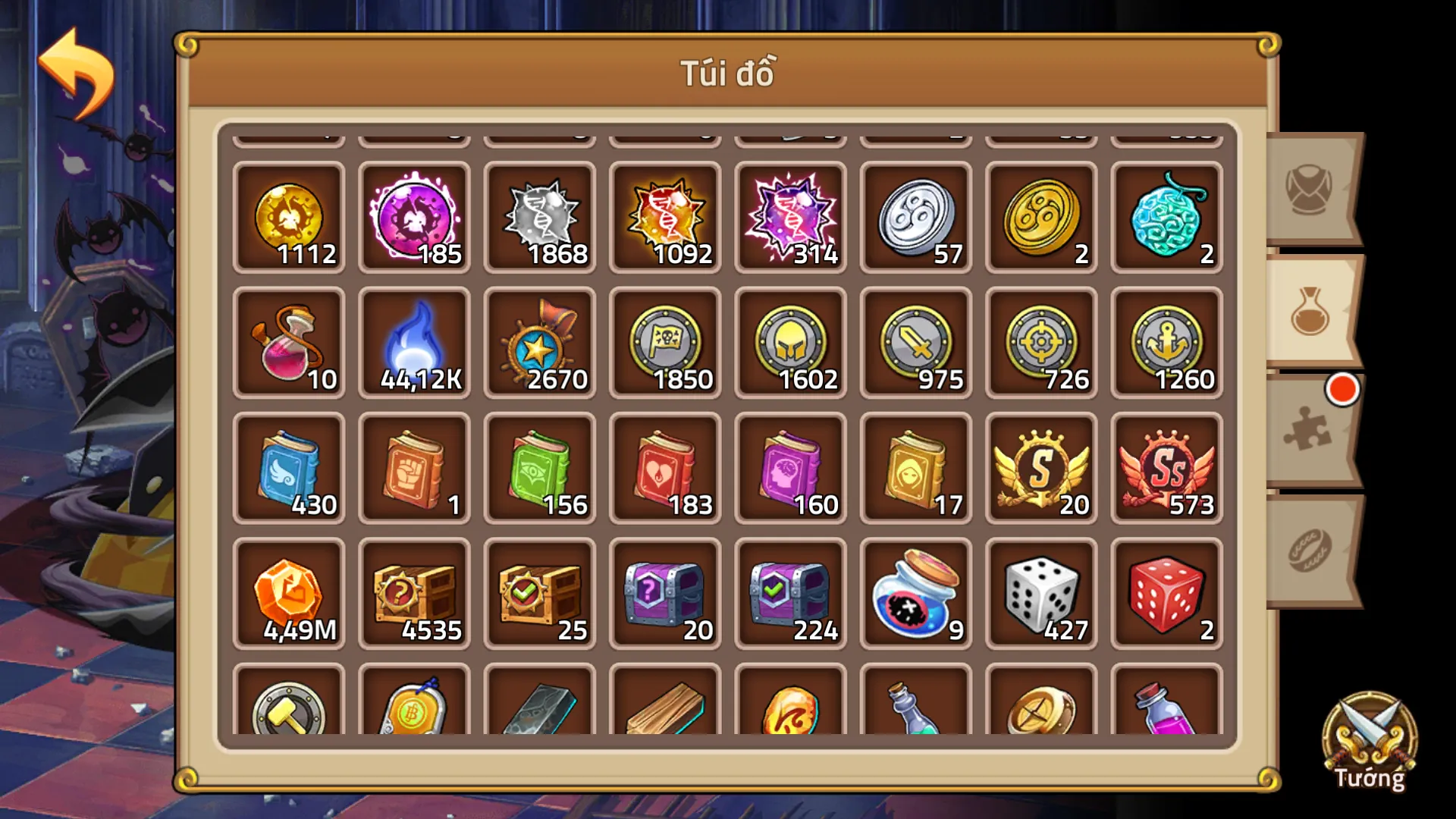Select the orange crystal showing 4,49M

(290, 595)
